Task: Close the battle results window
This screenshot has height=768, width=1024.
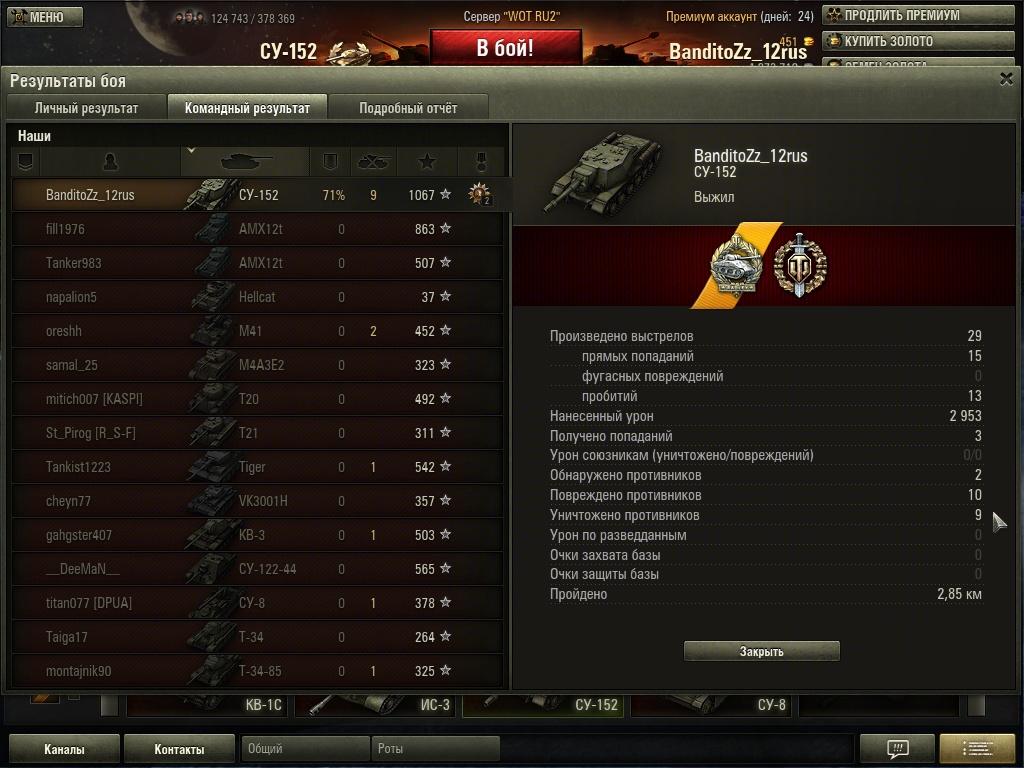Action: click(x=1006, y=80)
